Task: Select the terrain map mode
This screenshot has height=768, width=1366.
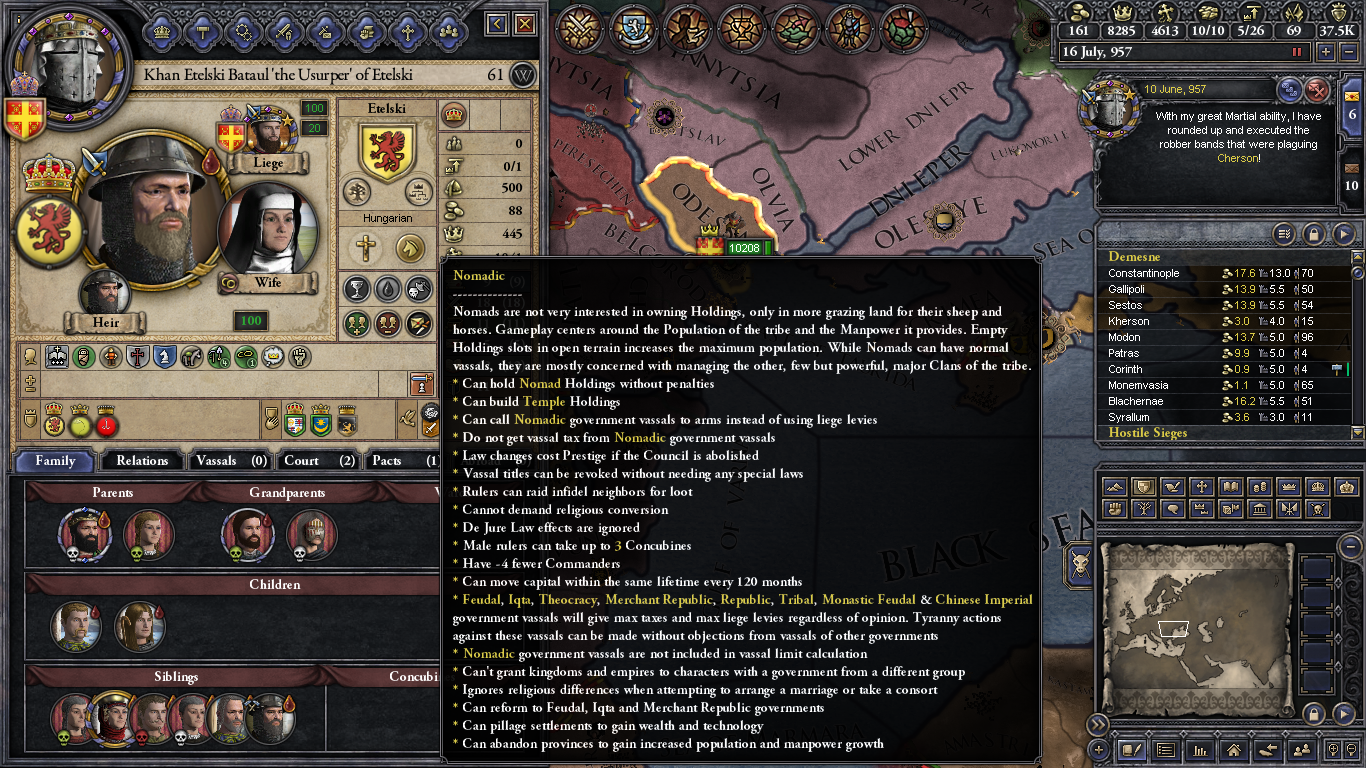Action: (1115, 487)
